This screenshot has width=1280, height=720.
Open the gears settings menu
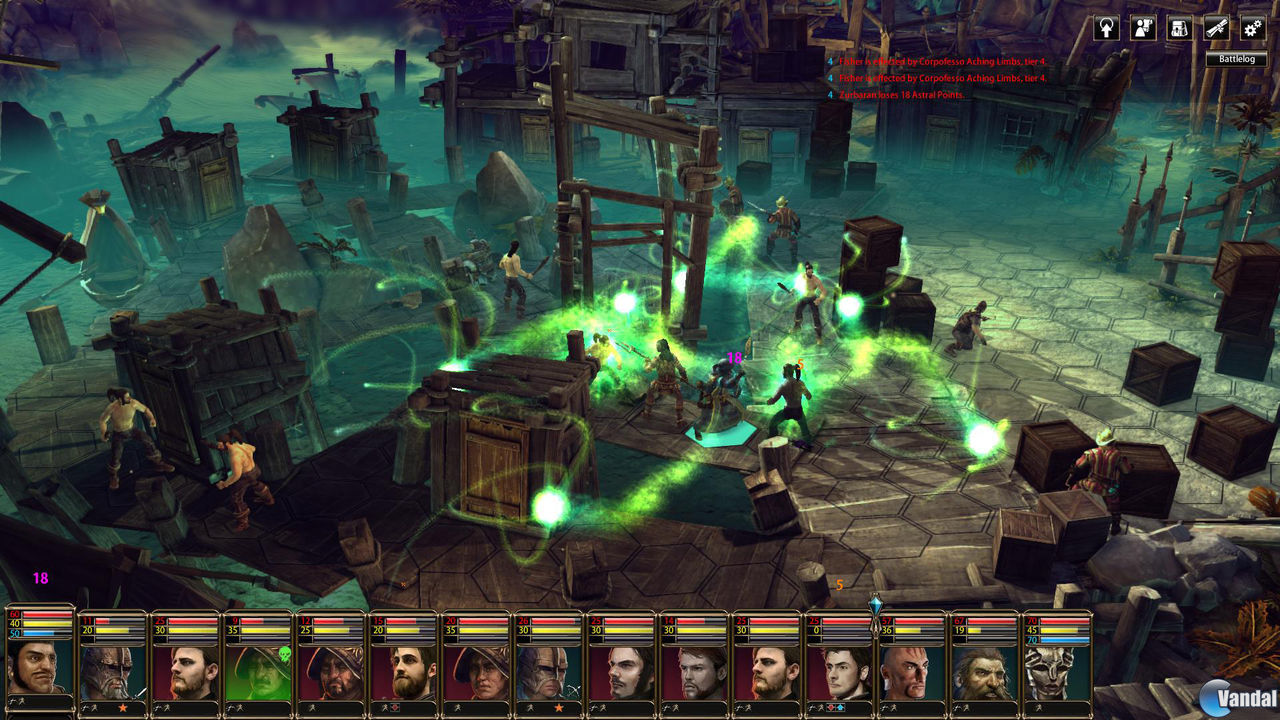click(1251, 28)
